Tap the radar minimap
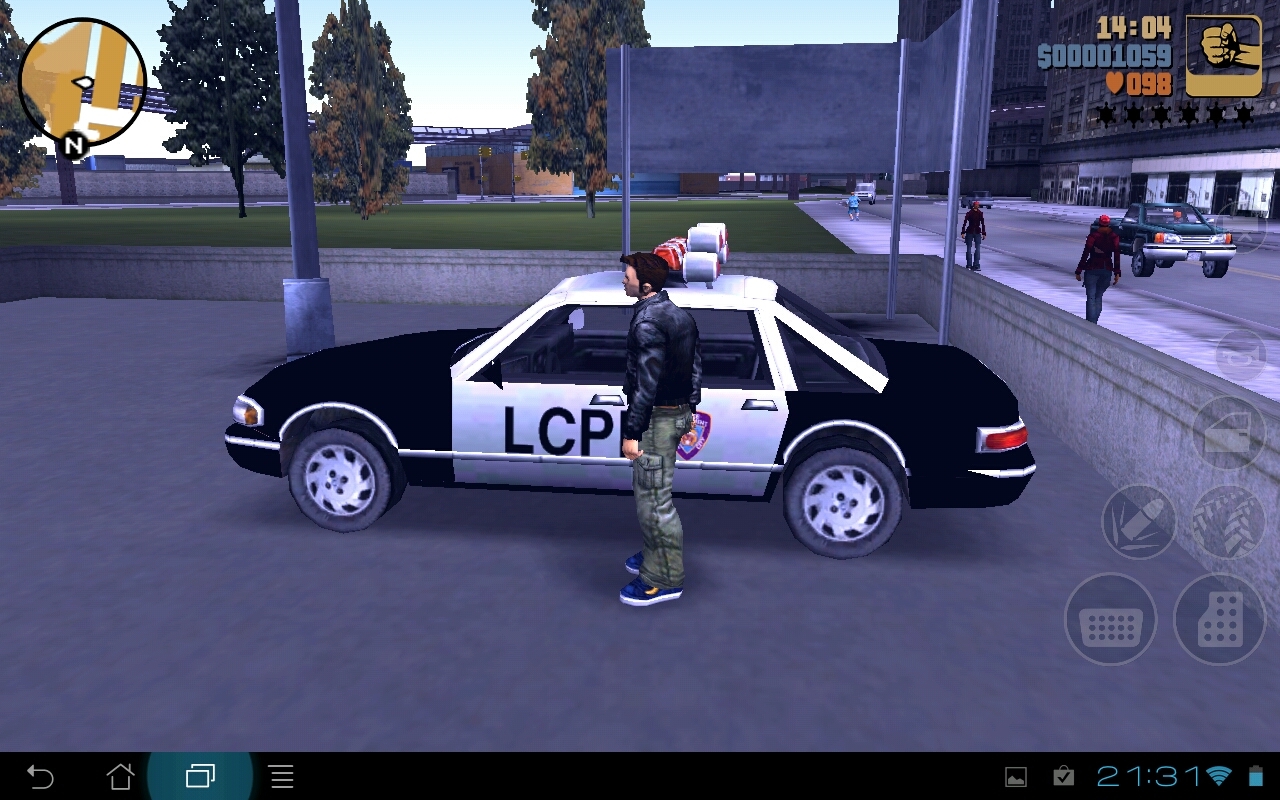Viewport: 1280px width, 800px height. [83, 83]
